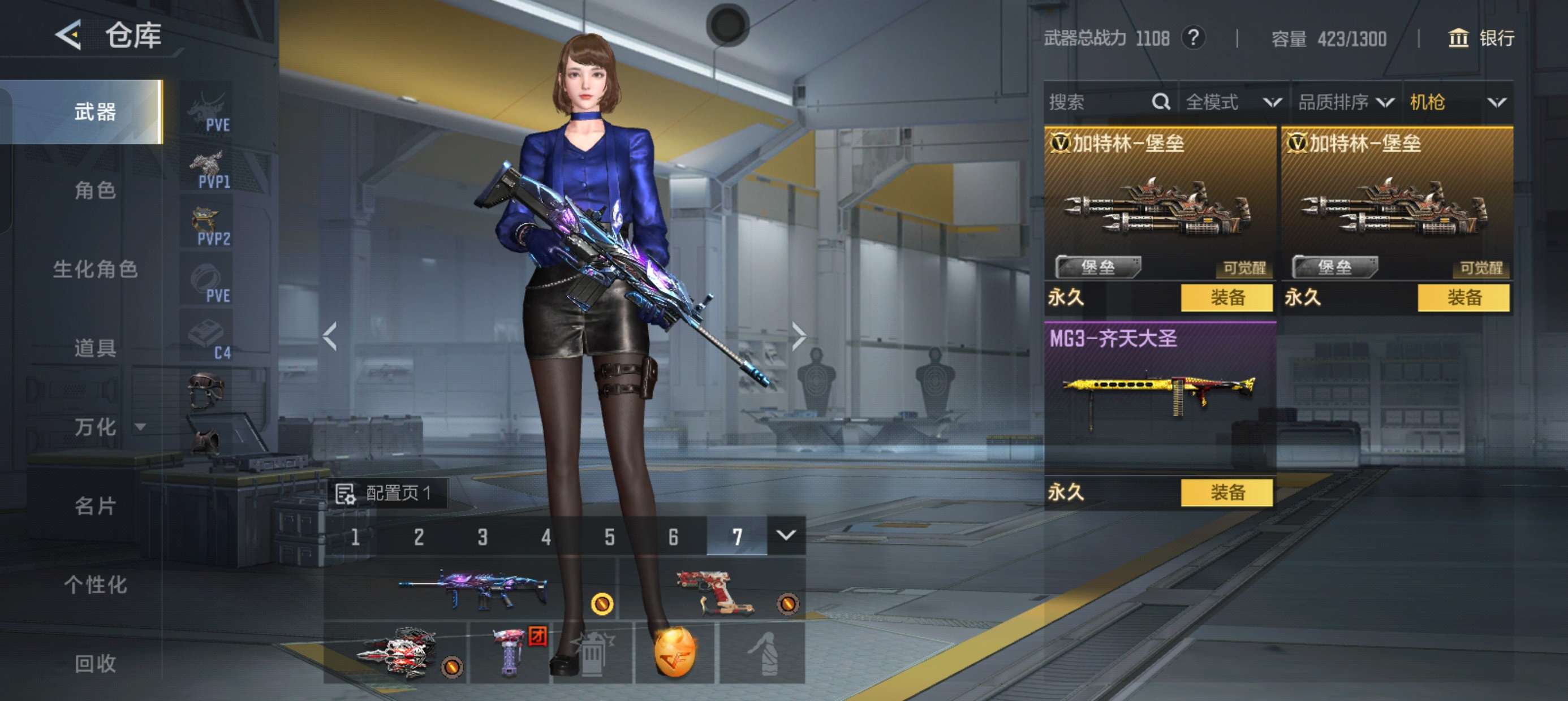This screenshot has height=701, width=1568.
Task: Open the 全模式 mode filter dropdown
Action: (x=1233, y=102)
